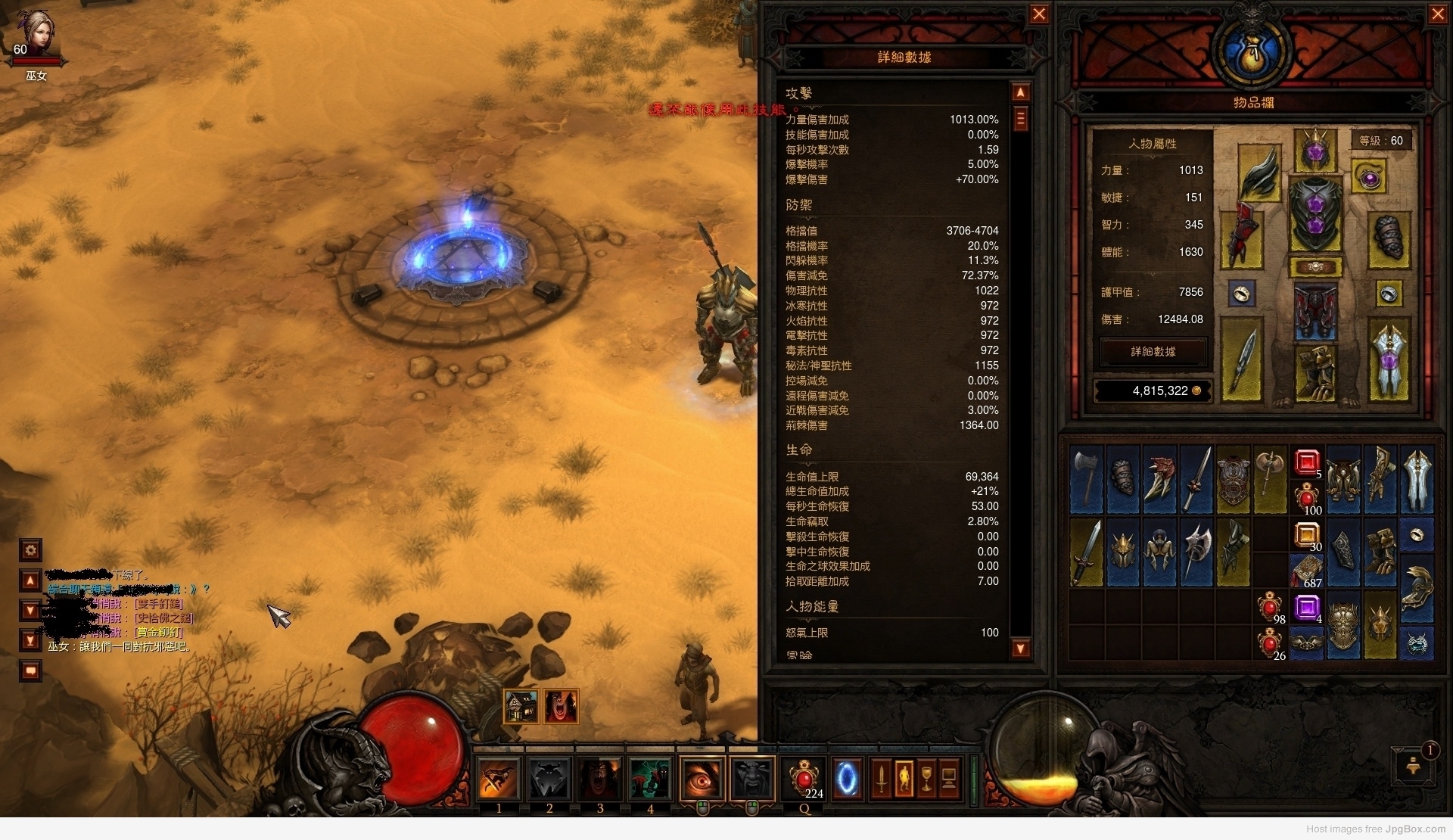Open chat settings gear icon

click(x=30, y=549)
